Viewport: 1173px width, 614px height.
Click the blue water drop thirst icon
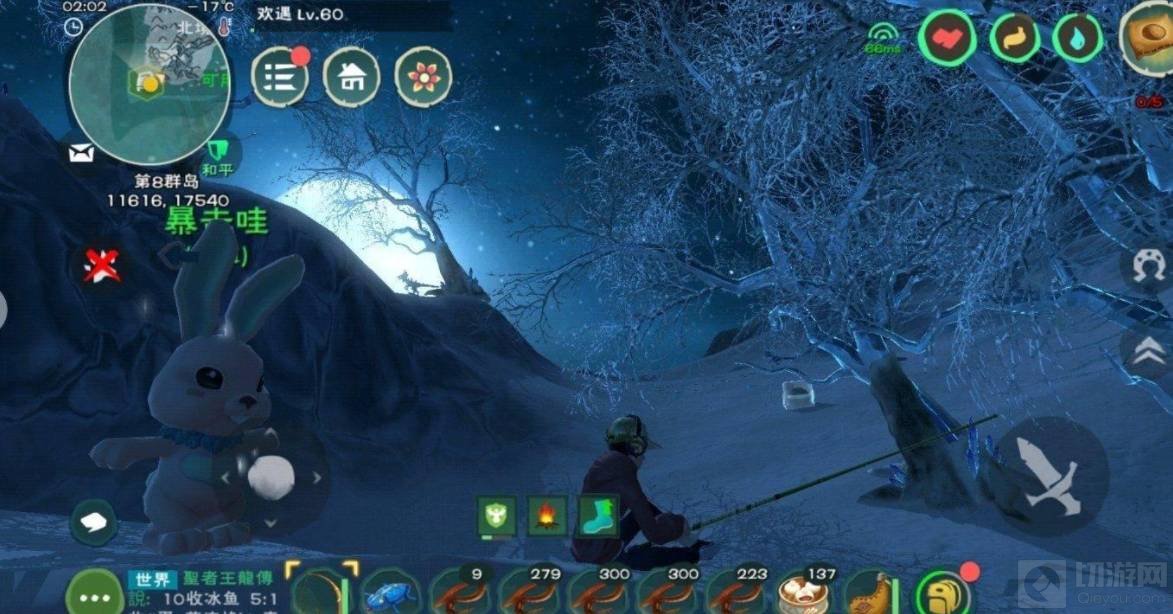tap(1077, 39)
